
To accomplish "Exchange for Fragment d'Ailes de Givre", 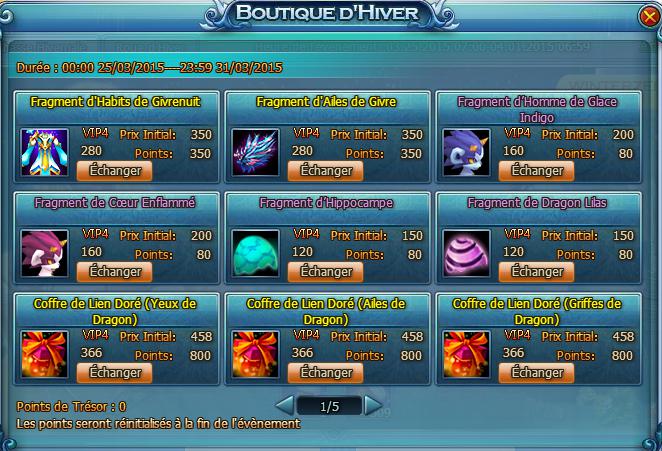I will [327, 171].
